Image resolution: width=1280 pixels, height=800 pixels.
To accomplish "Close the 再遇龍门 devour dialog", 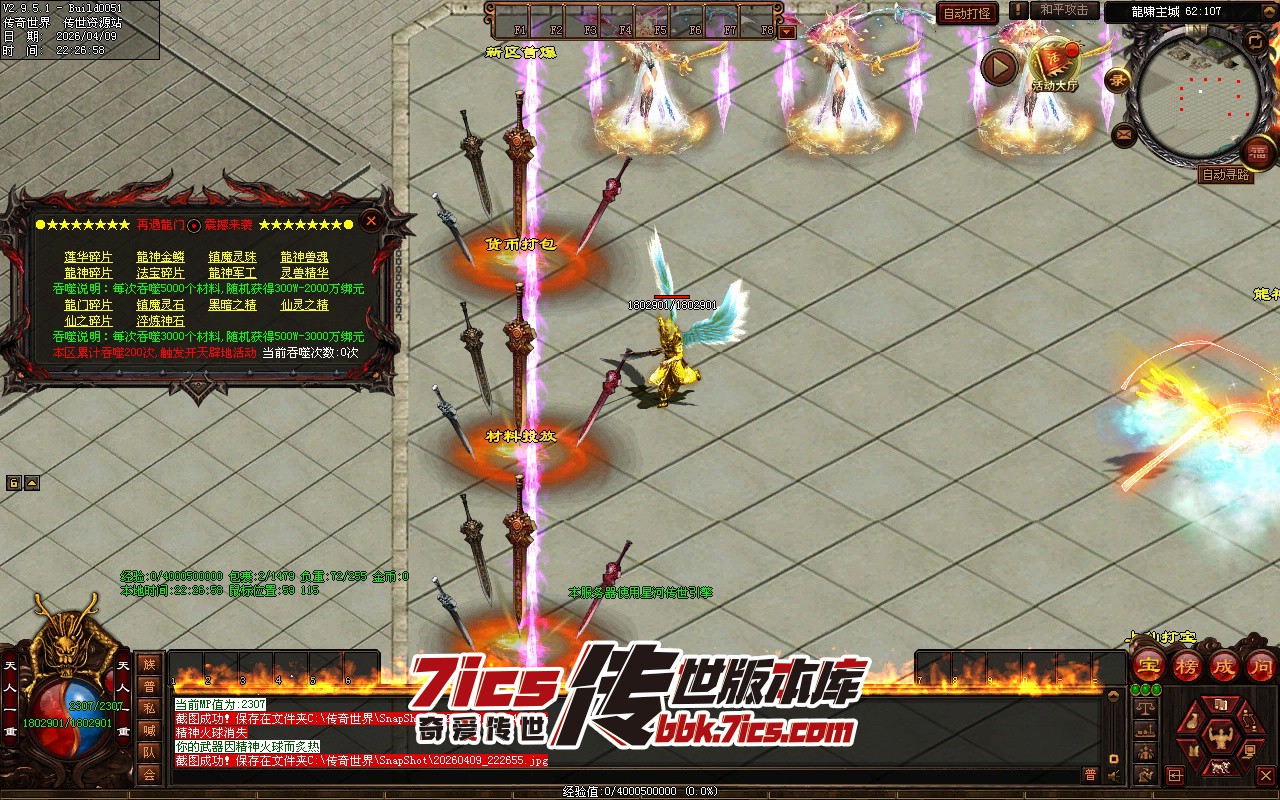I will 371,221.
